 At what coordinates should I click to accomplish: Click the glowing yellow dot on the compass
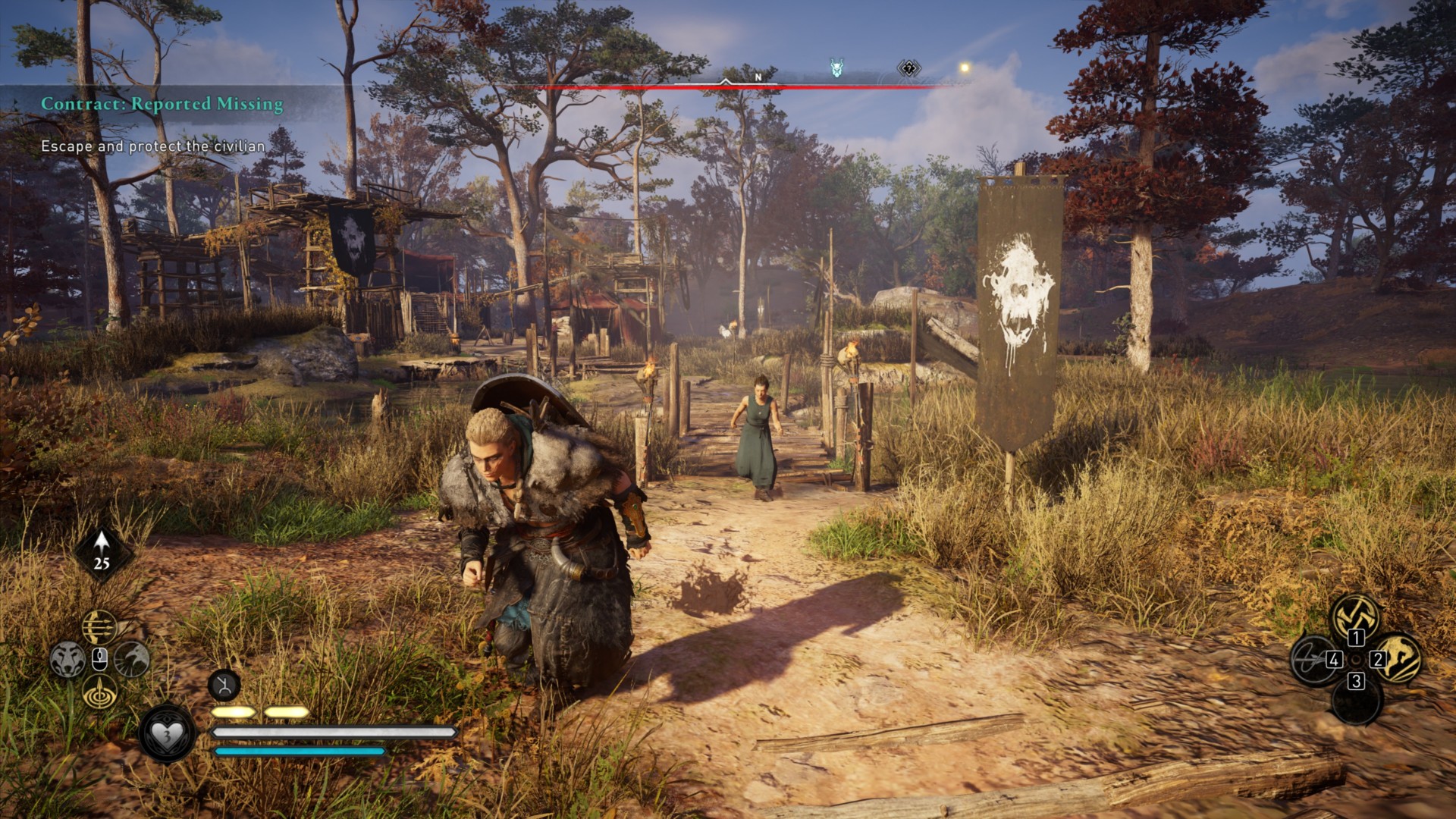[x=965, y=68]
